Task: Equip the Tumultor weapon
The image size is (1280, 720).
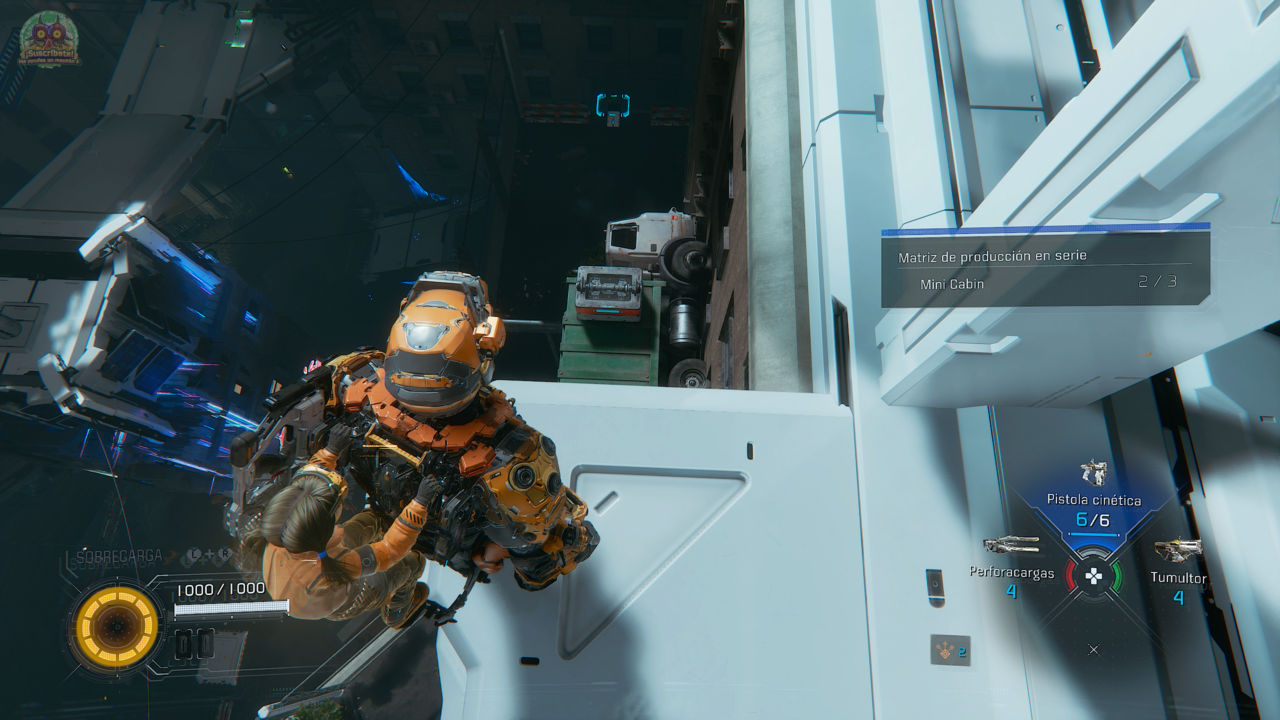Action: pos(1177,551)
